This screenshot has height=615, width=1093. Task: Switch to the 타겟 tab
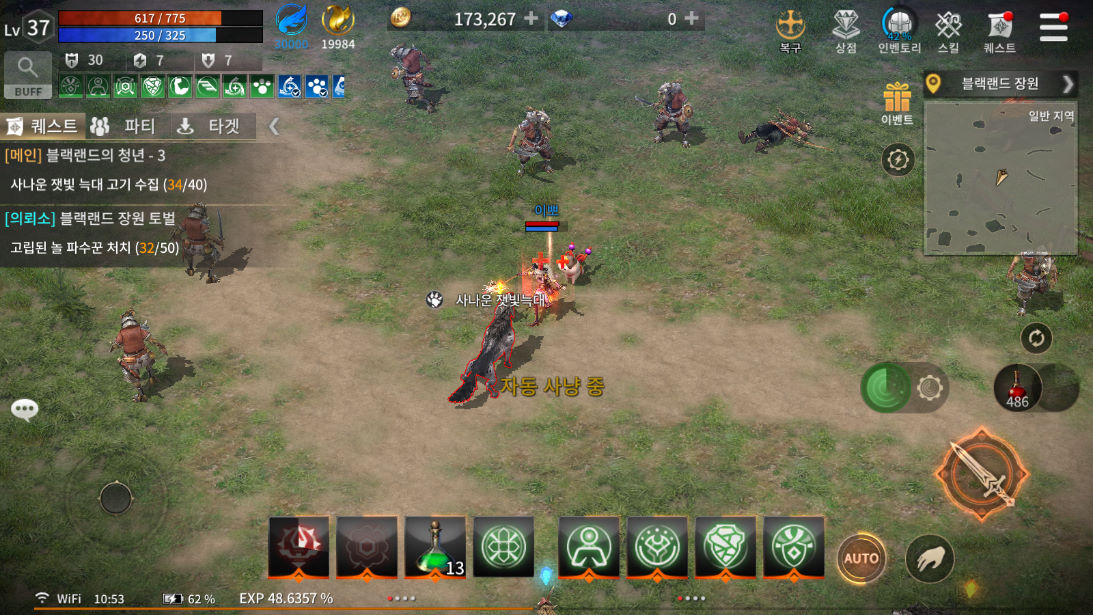(208, 126)
